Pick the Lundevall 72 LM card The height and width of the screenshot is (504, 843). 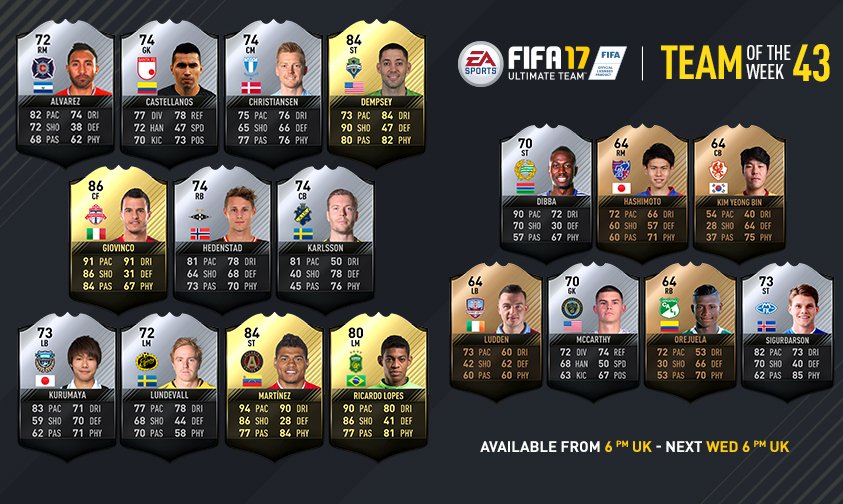pos(168,385)
